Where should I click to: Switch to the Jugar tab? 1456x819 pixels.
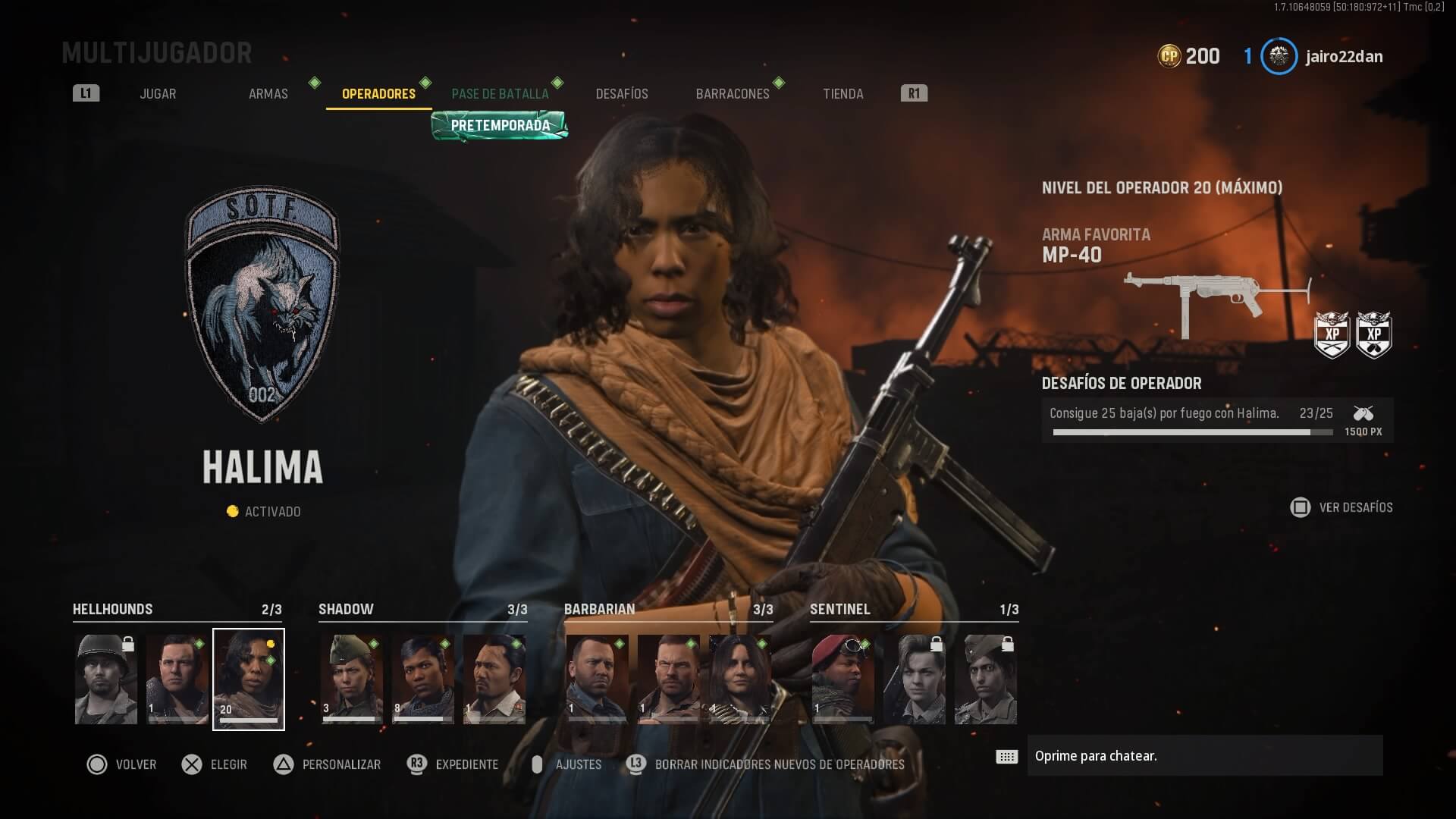pyautogui.click(x=158, y=94)
